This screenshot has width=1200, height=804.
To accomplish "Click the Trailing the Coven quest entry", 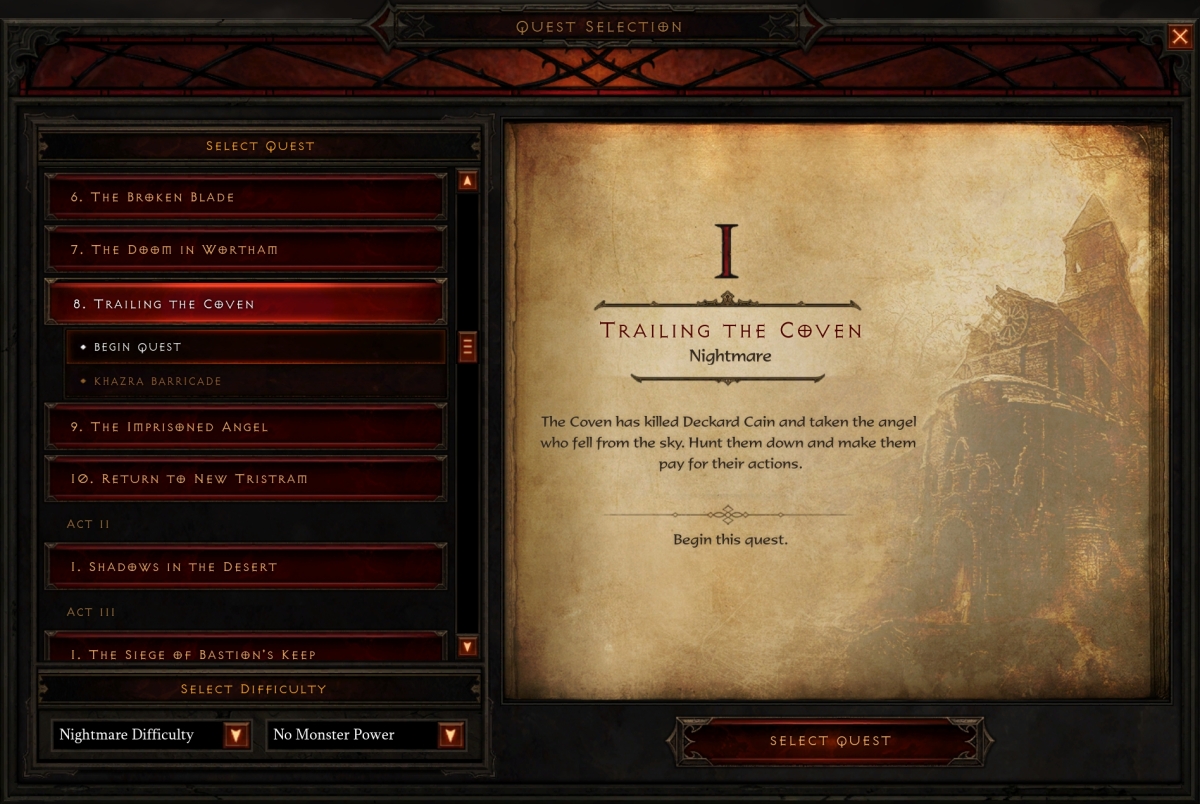I will click(245, 303).
